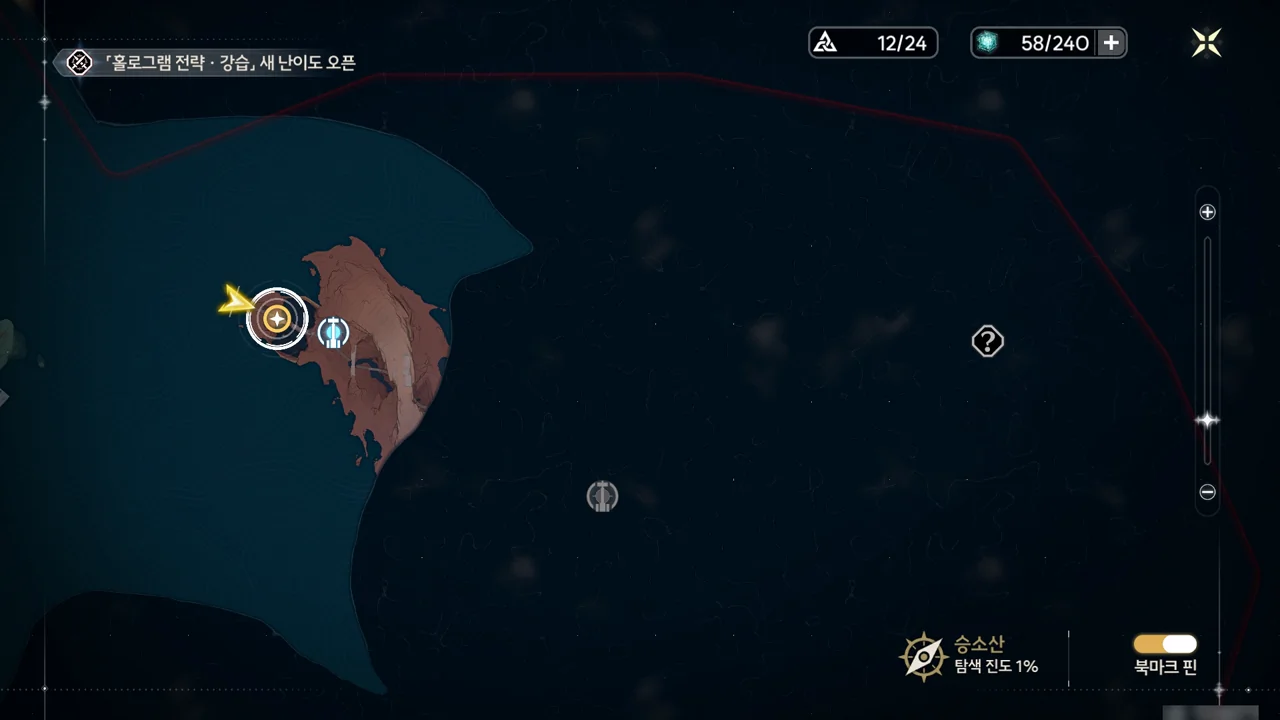Zoom out the map with minus button

coord(1207,492)
